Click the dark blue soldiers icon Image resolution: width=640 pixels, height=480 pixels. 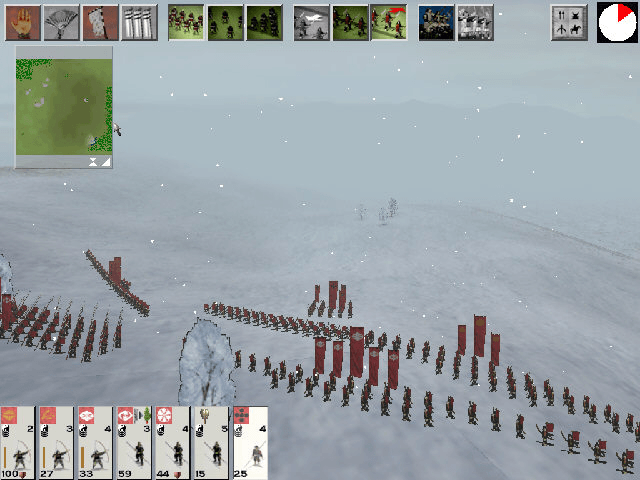click(x=436, y=22)
